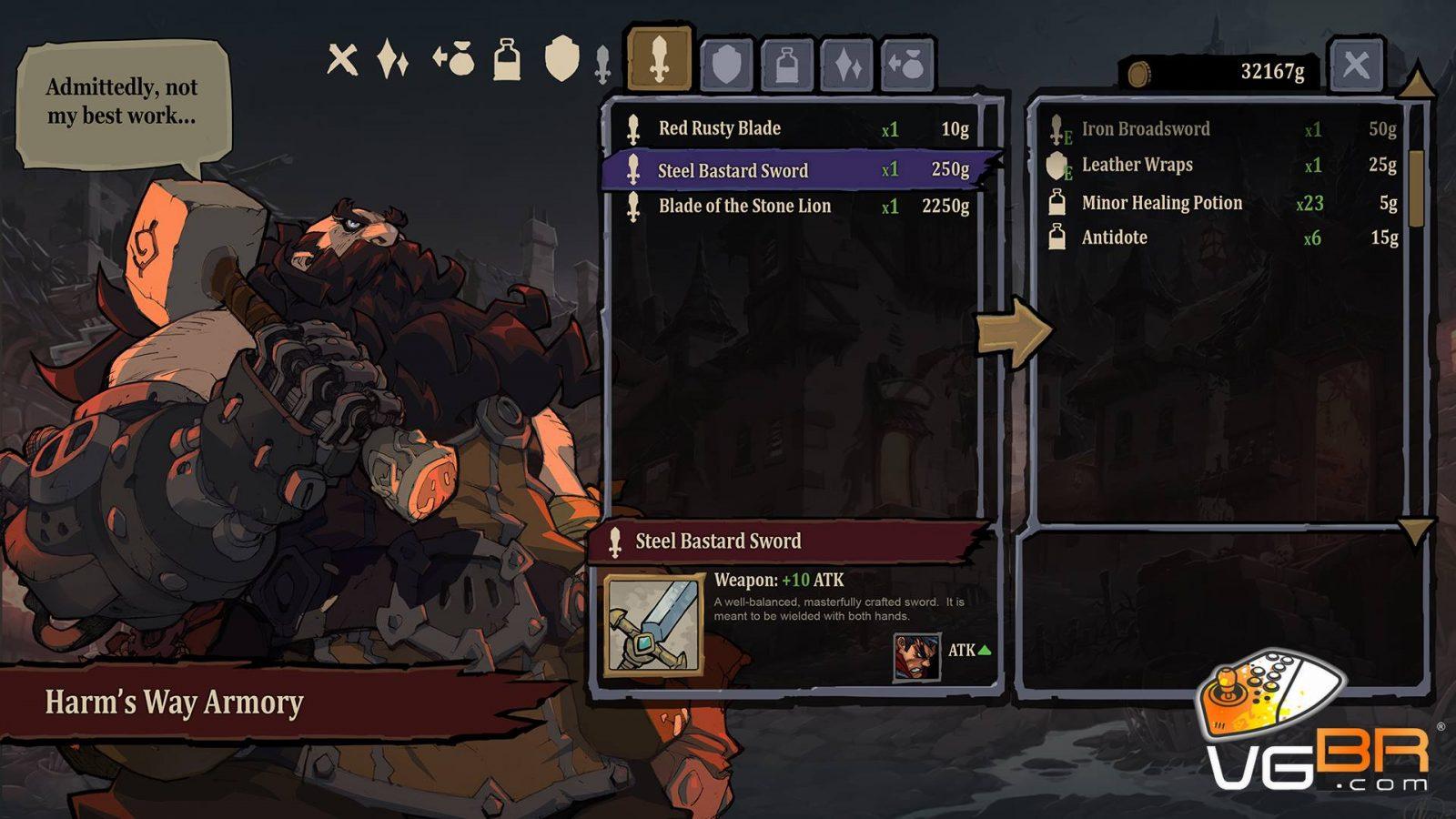Select the Iron Broadsword inventory row
This screenshot has width=1456, height=819.
pos(1224,129)
